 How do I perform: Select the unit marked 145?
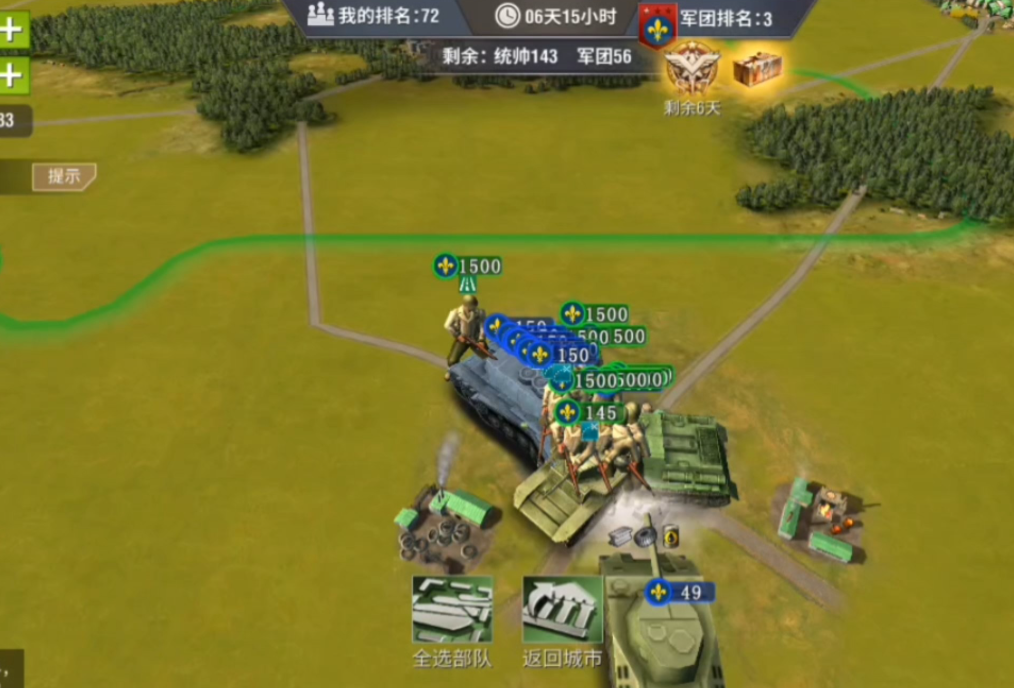point(589,412)
